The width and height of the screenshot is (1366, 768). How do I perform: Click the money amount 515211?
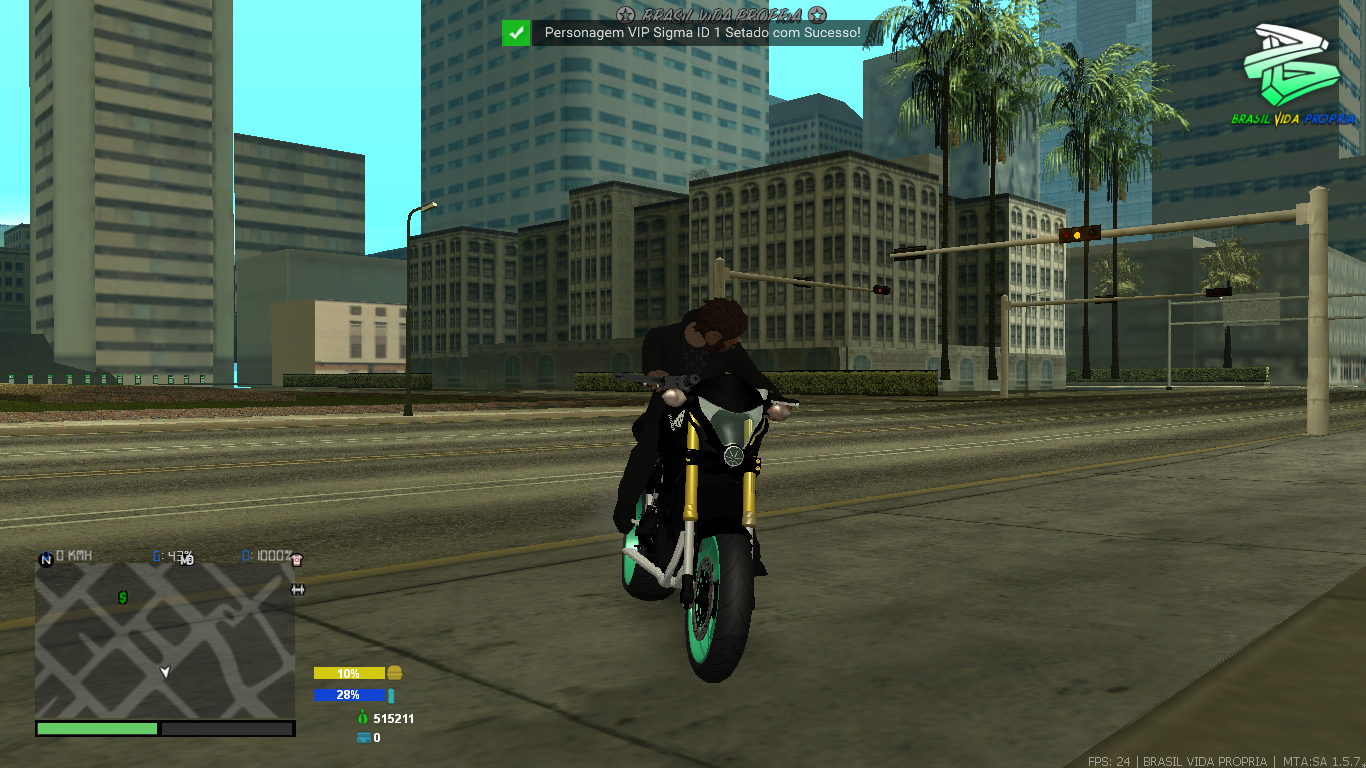point(394,719)
